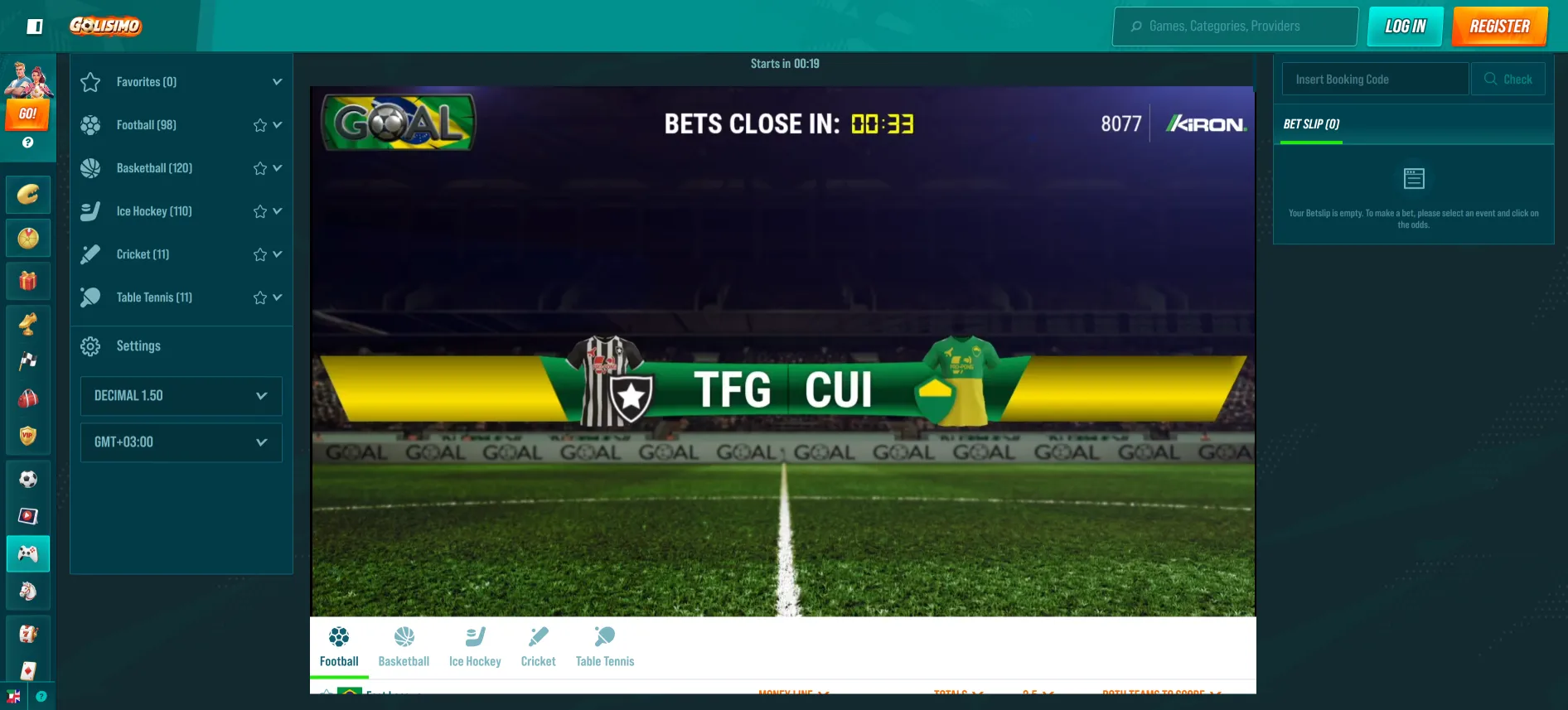Image resolution: width=1568 pixels, height=710 pixels.
Task: Expand the DECIMAL 1.50 odds format dropdown
Action: click(181, 396)
